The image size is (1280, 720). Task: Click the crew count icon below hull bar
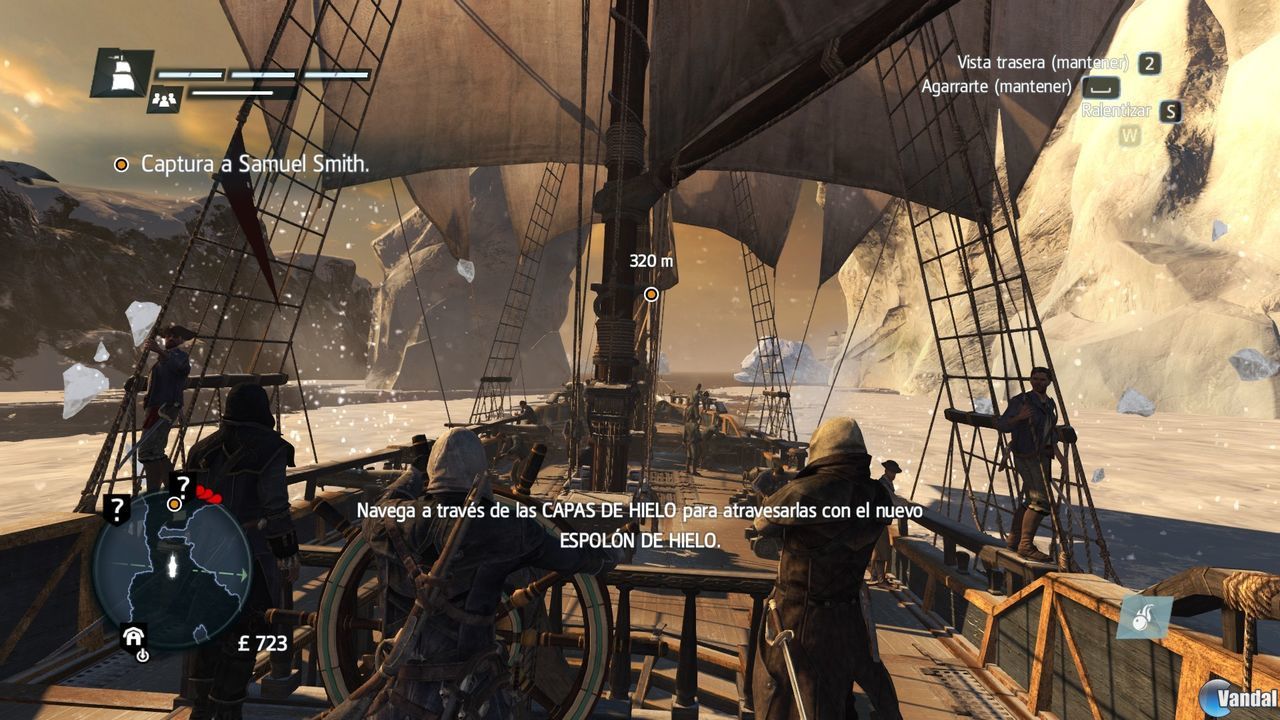coord(164,100)
